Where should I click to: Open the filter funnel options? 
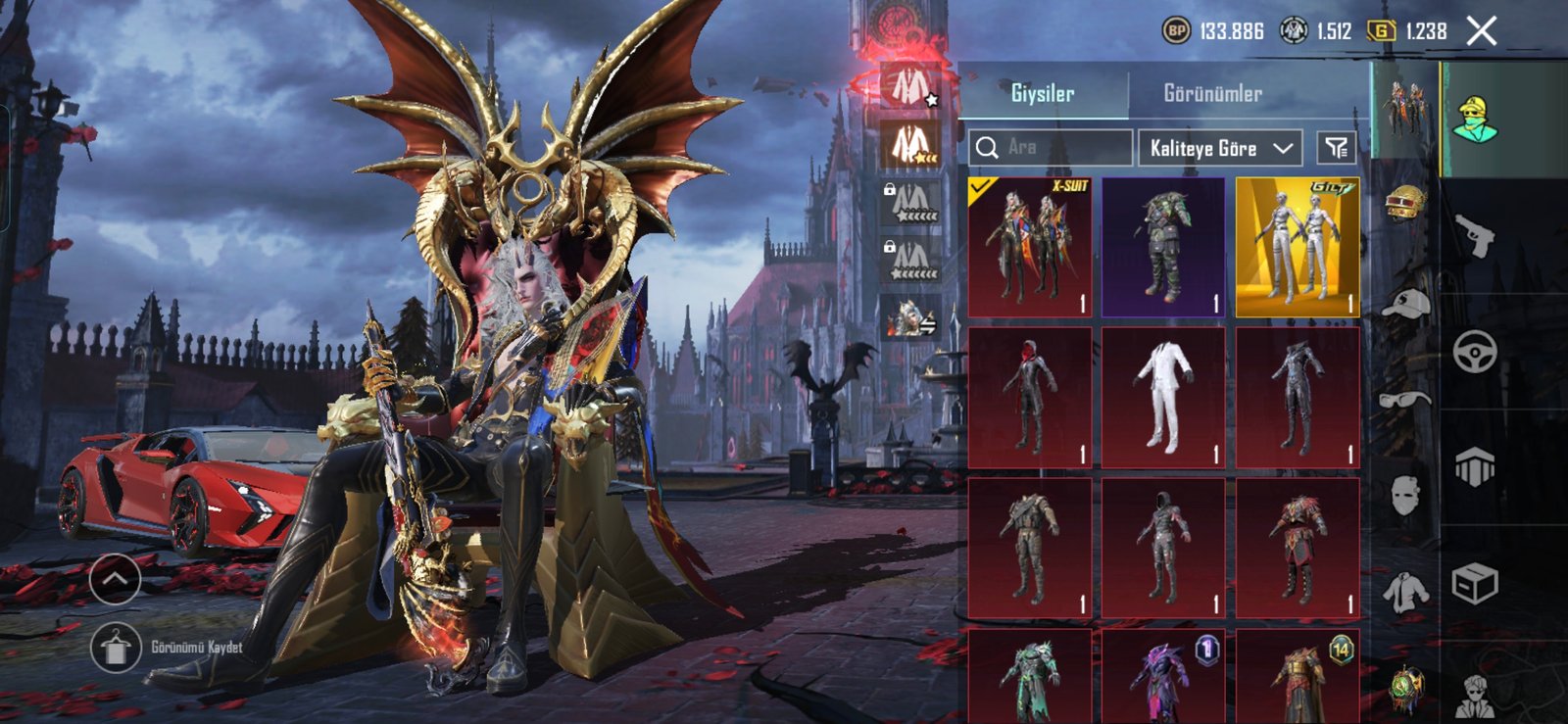(x=1337, y=148)
